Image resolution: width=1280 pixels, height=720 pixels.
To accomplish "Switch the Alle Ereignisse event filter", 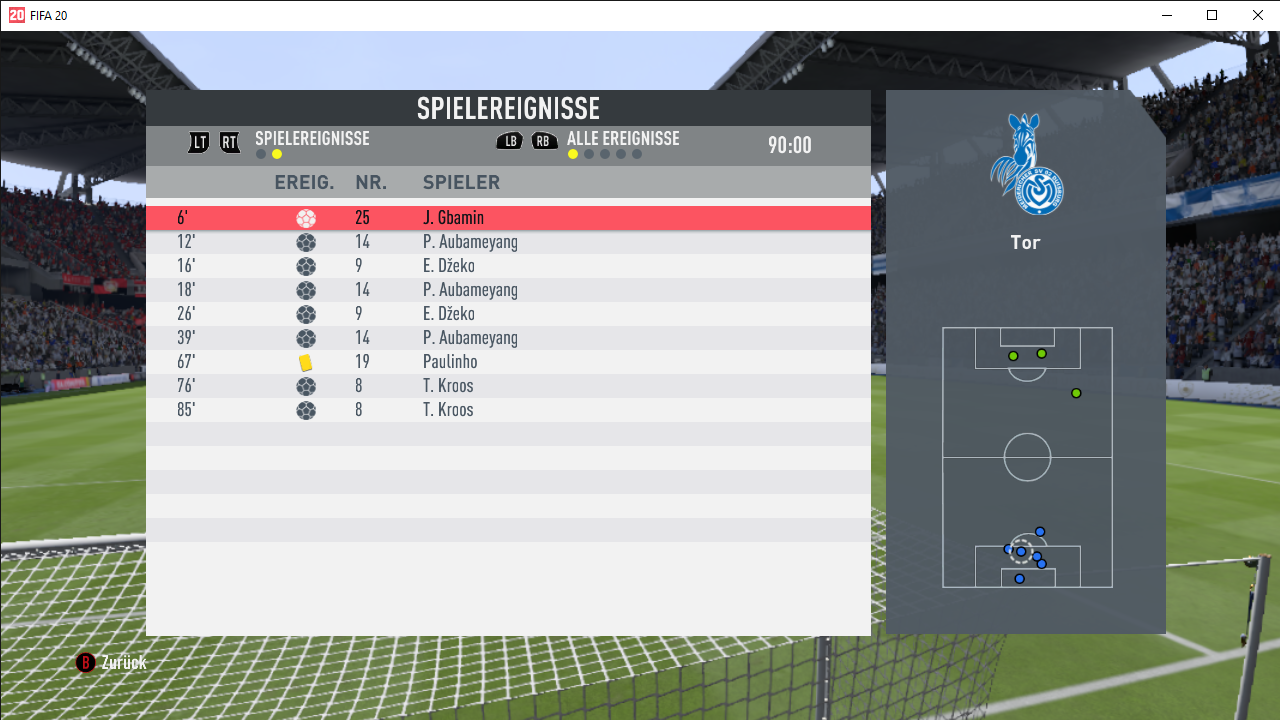I will pyautogui.click(x=622, y=139).
